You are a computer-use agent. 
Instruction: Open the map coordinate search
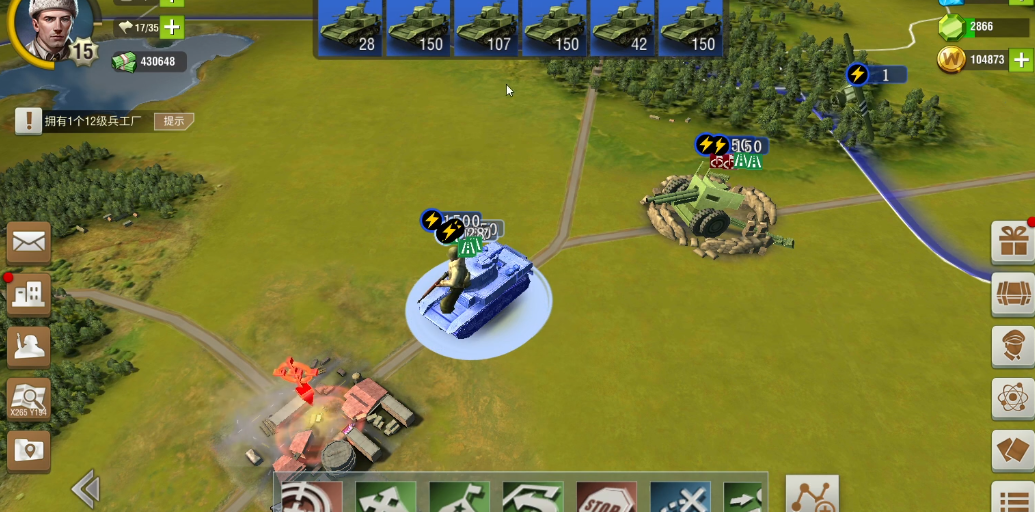click(29, 400)
